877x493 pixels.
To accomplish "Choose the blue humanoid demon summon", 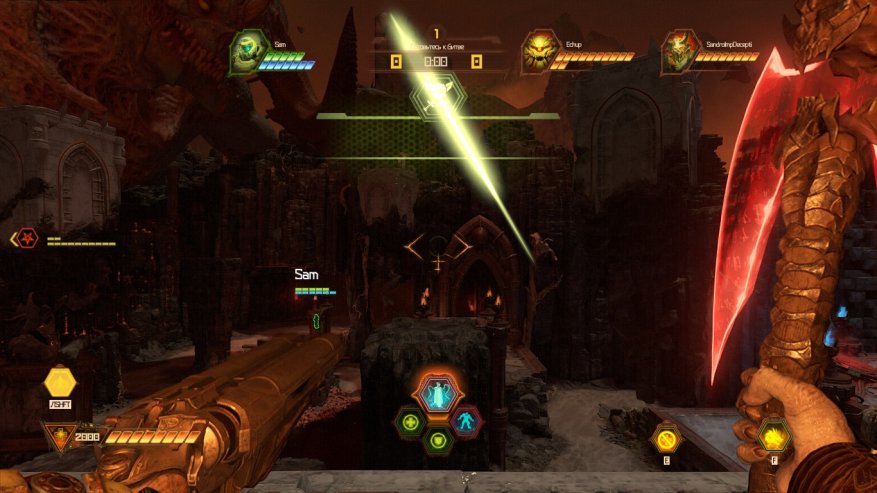I will pos(465,421).
